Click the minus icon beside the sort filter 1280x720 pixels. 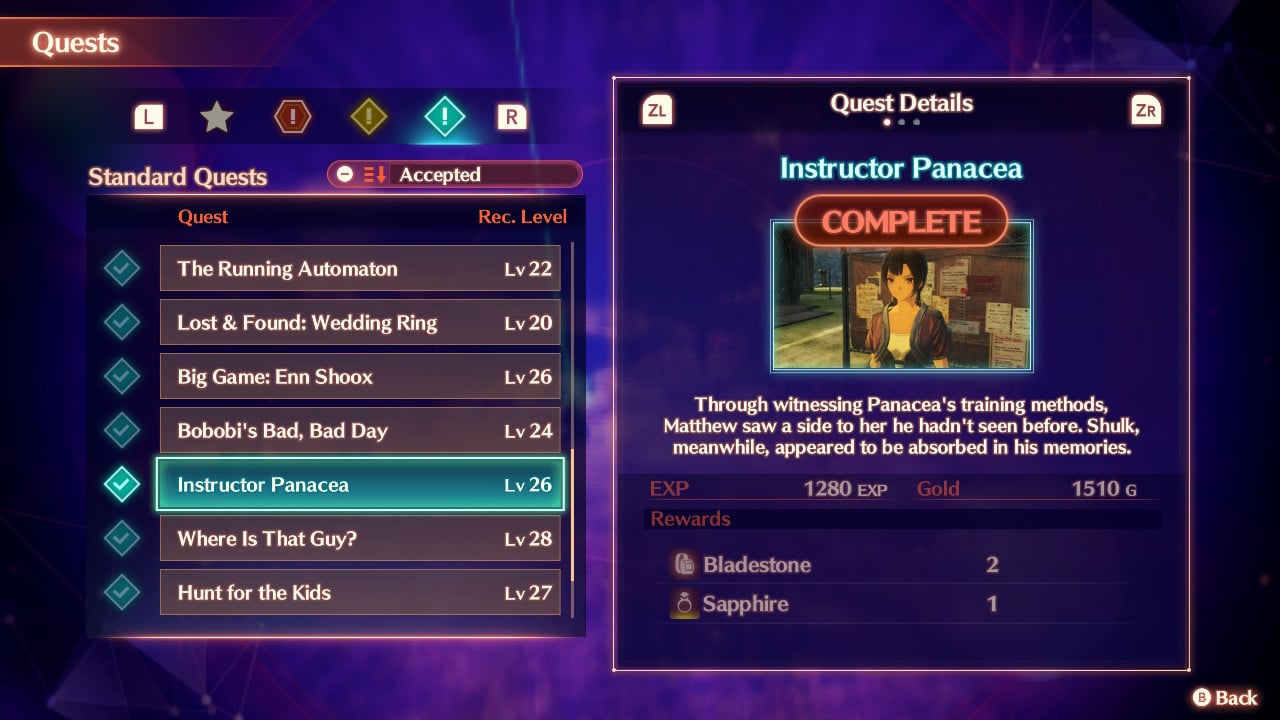pos(345,174)
